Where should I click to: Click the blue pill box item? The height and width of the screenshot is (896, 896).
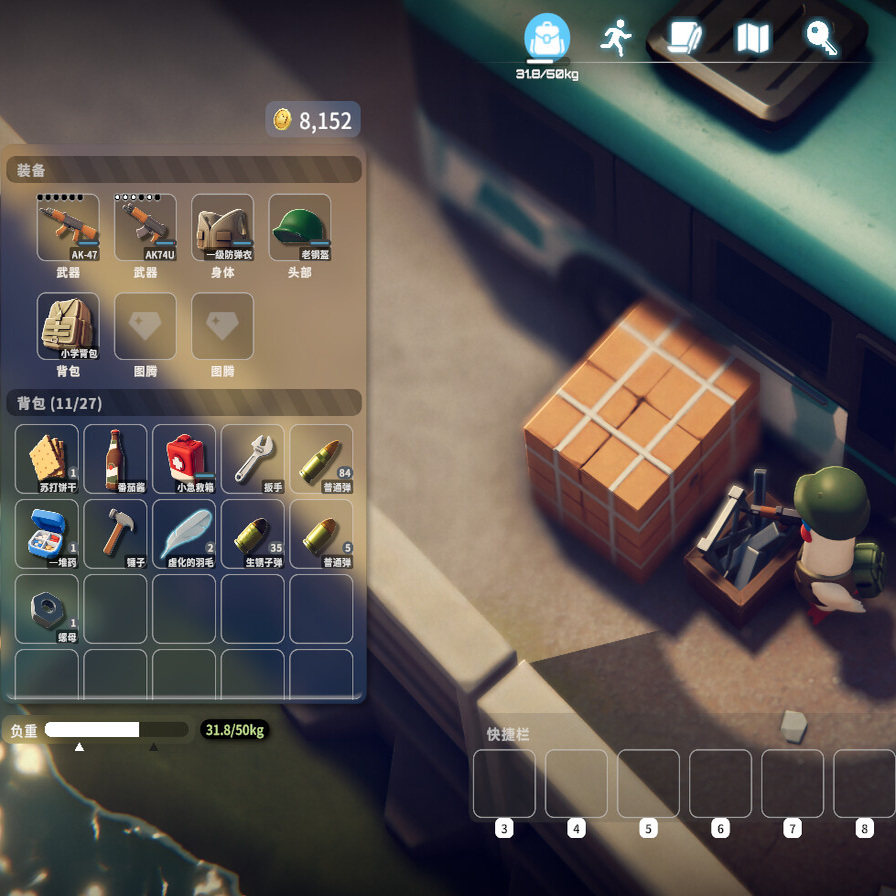pyautogui.click(x=47, y=534)
